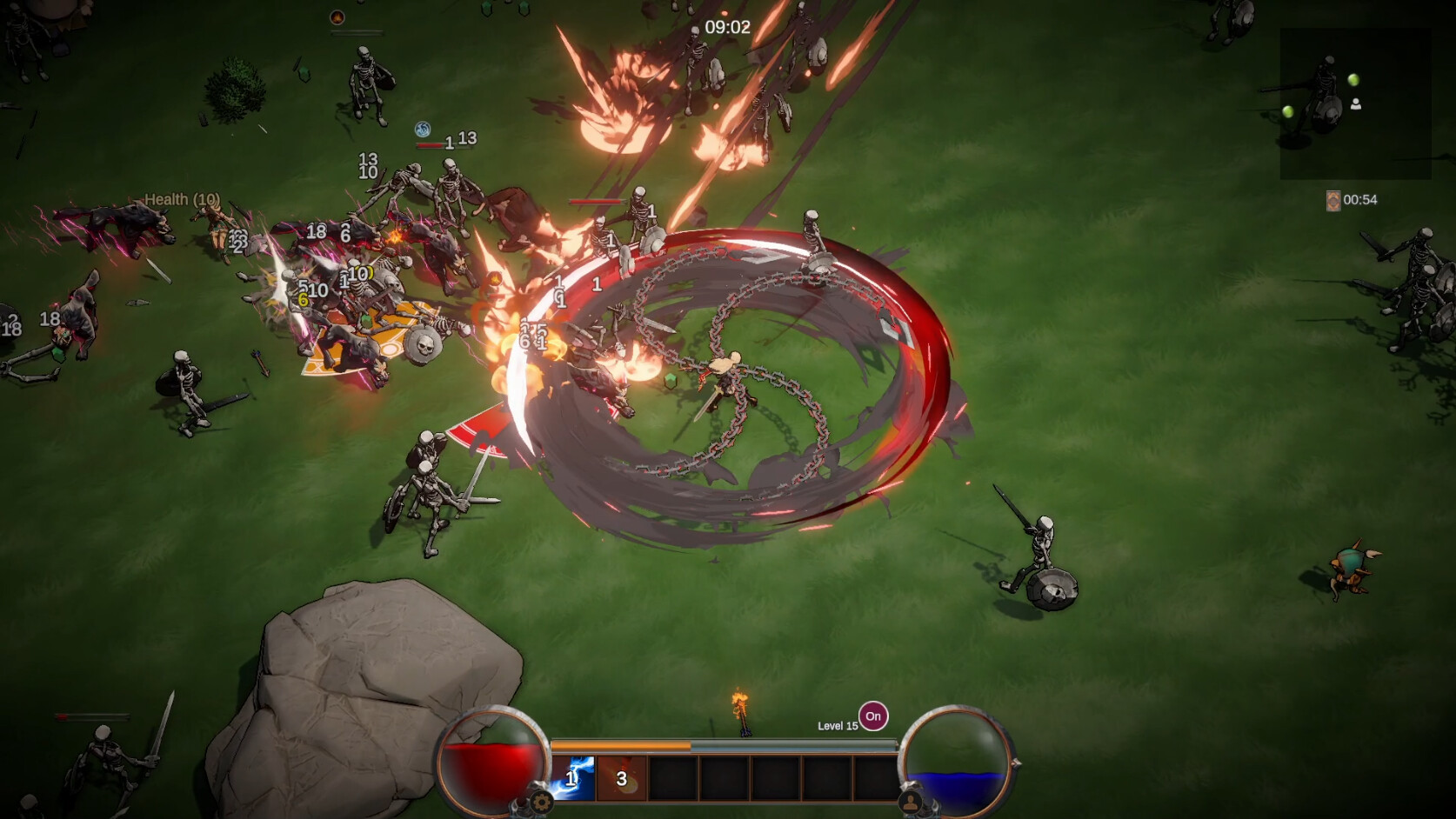Toggle the purple On button
Screen dimensions: 1456x819
click(873, 716)
